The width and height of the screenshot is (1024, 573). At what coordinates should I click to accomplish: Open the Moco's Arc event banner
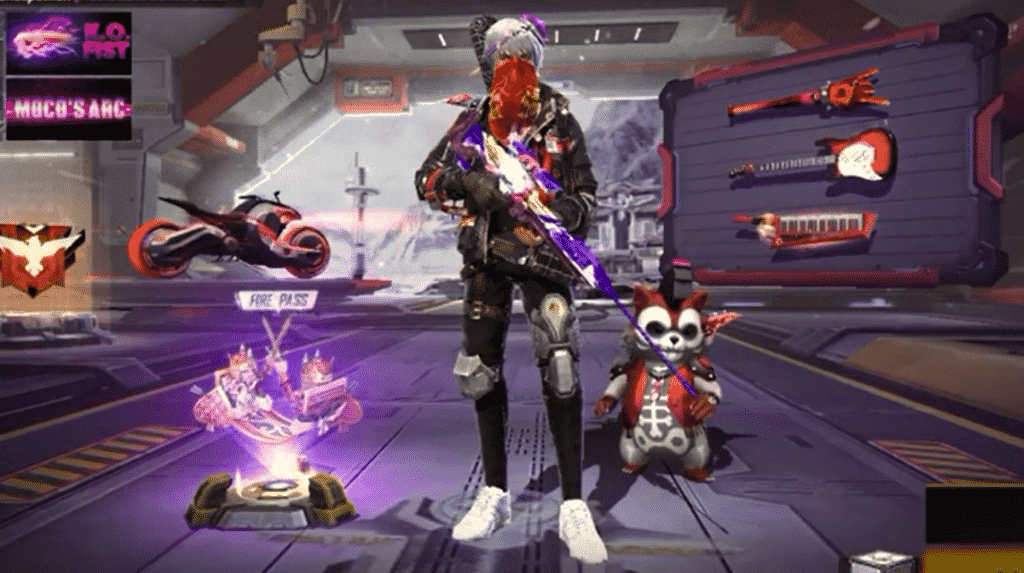click(x=68, y=108)
